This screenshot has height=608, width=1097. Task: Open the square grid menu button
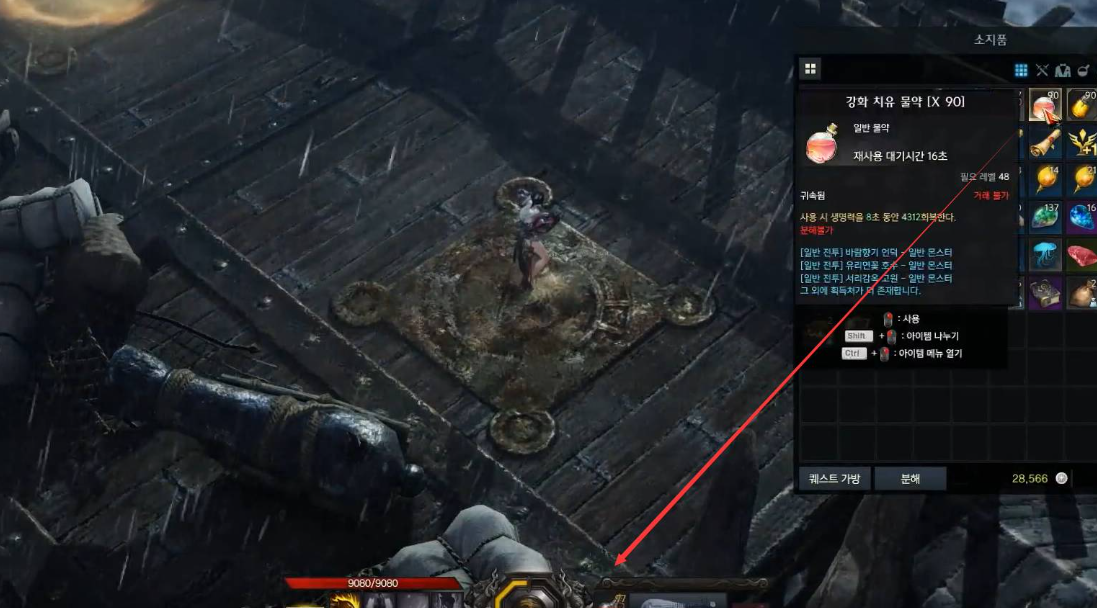click(810, 69)
